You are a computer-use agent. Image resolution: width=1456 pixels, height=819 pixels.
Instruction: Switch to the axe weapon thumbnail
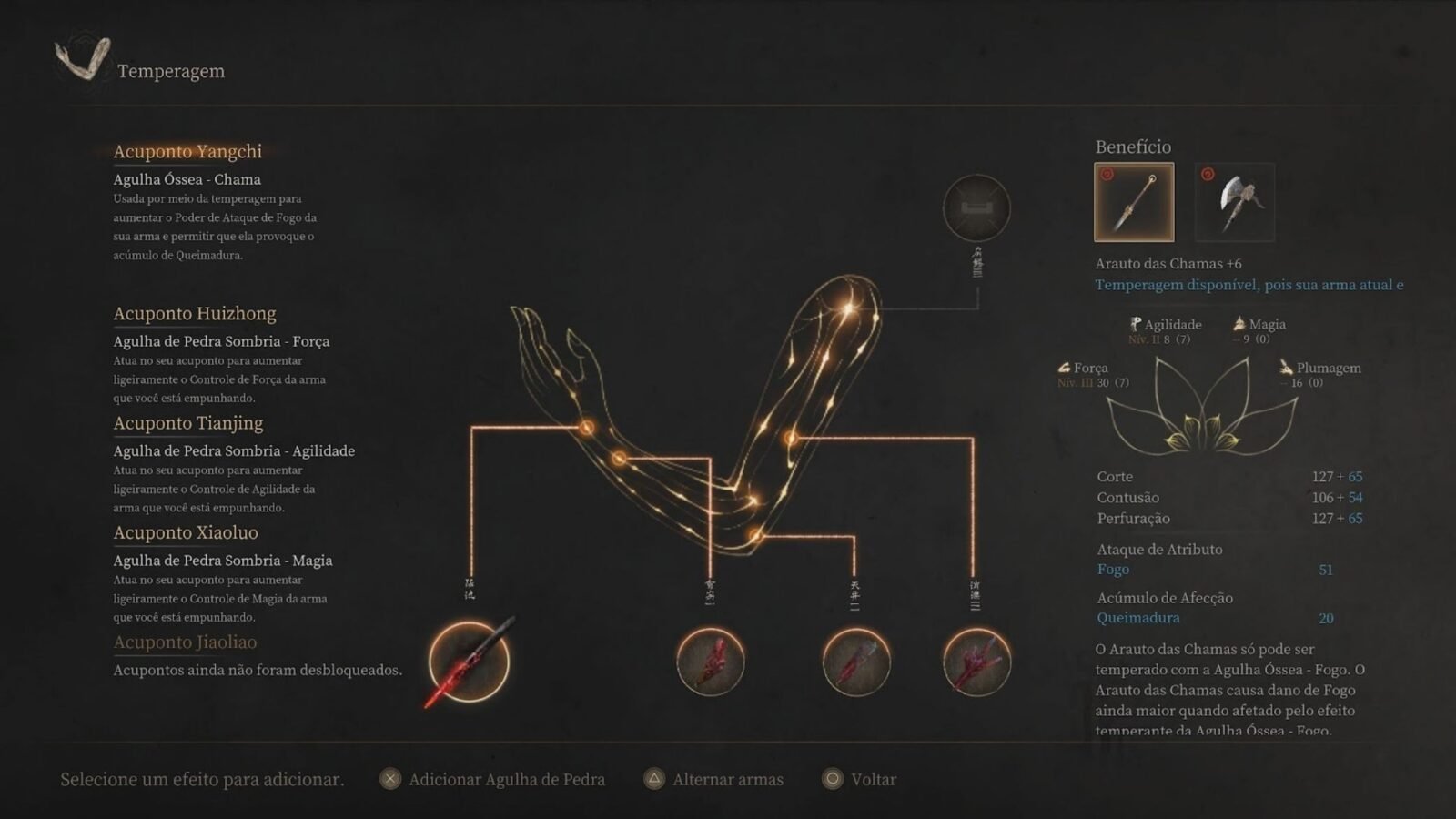(1235, 202)
